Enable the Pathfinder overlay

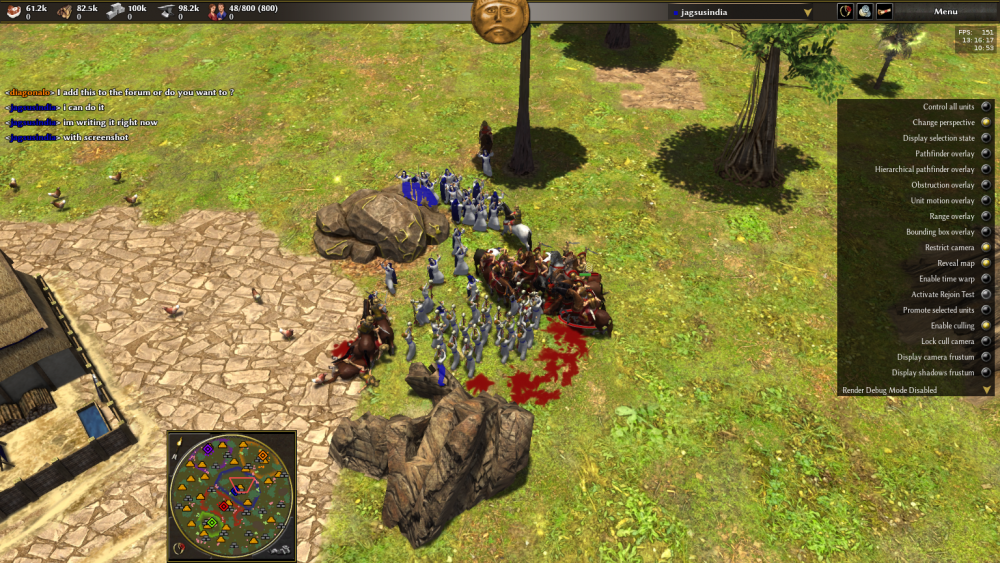click(x=986, y=154)
